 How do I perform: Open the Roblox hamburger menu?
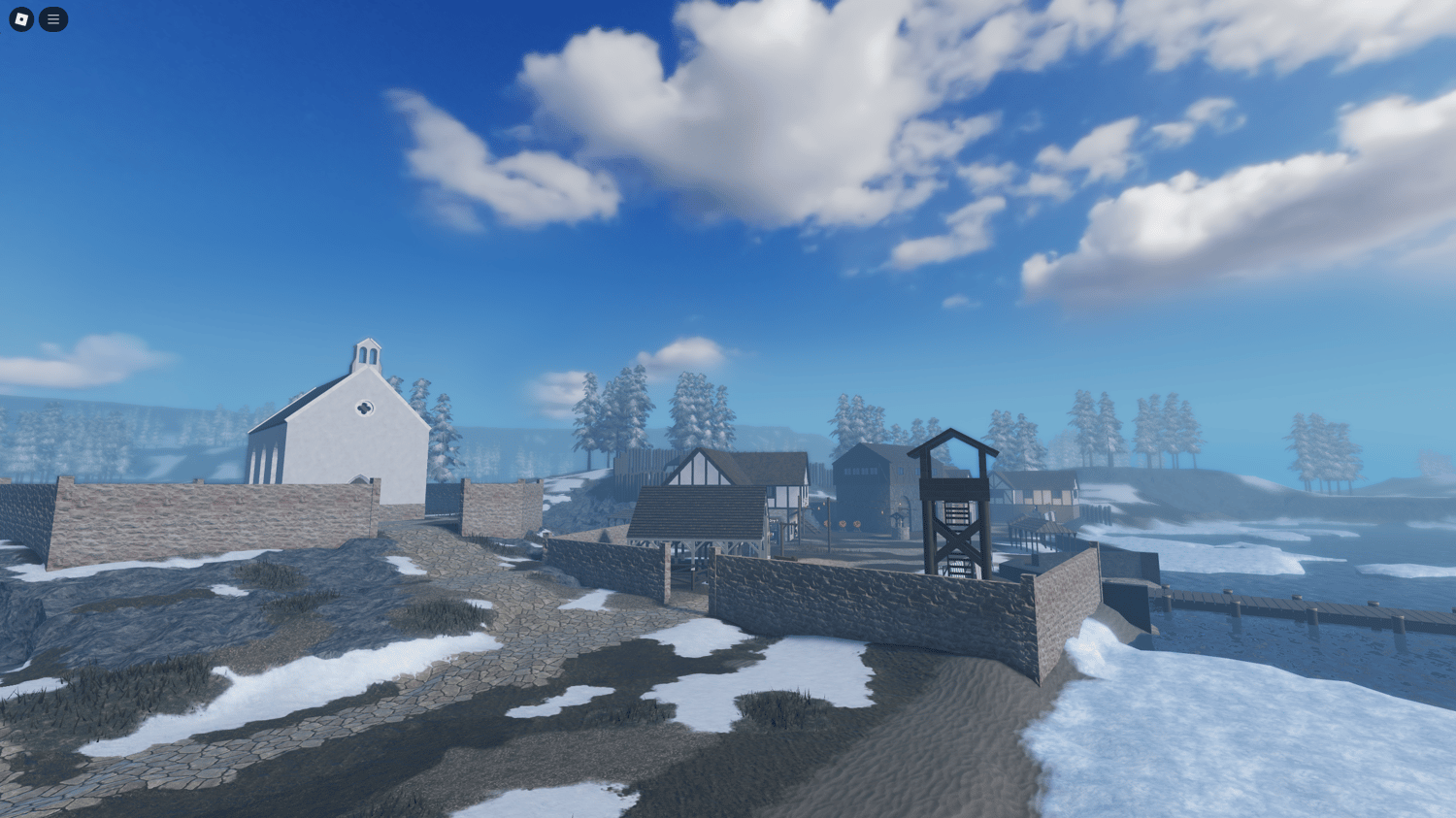tap(53, 19)
